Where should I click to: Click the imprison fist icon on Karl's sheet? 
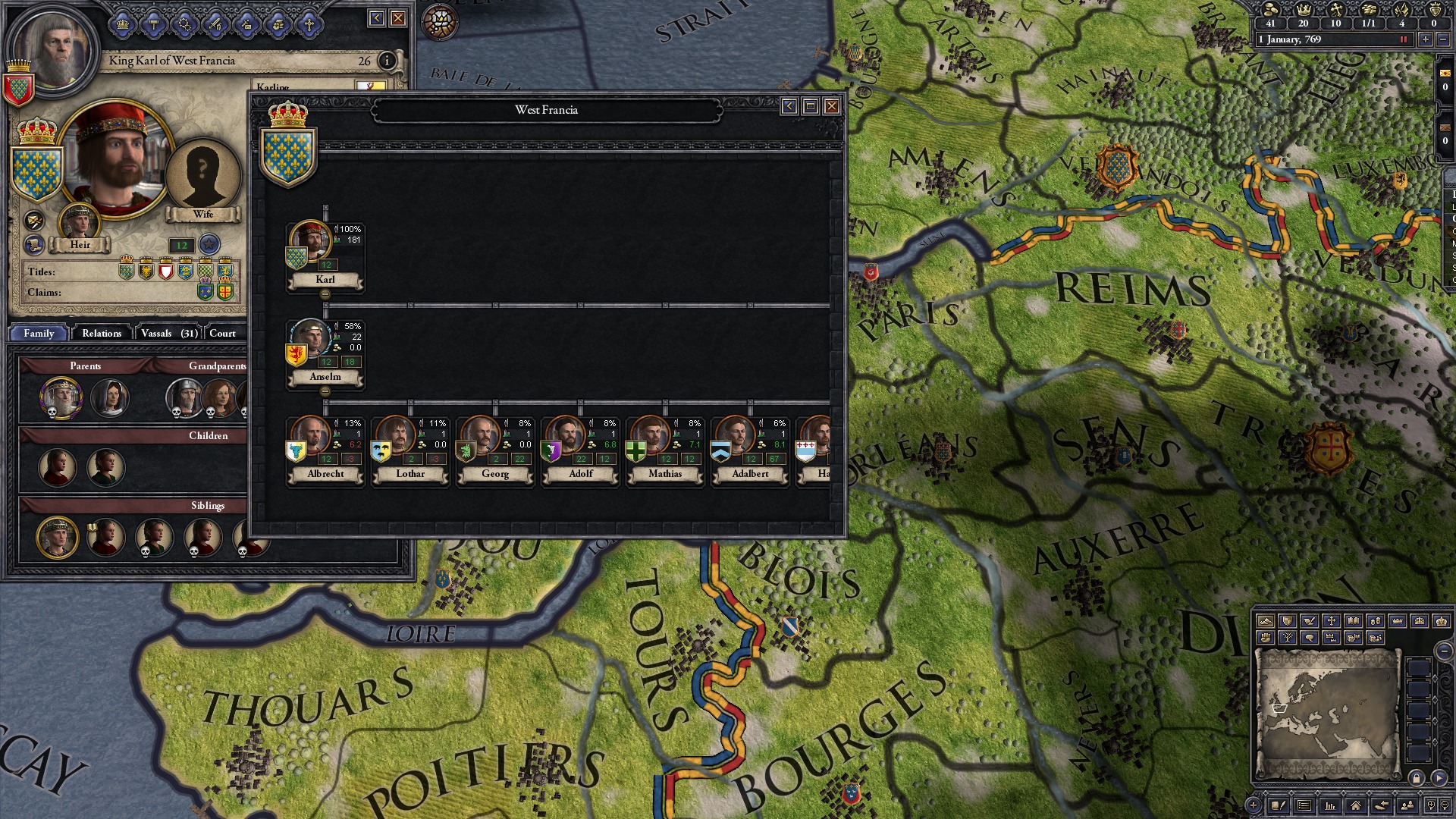pos(280,24)
